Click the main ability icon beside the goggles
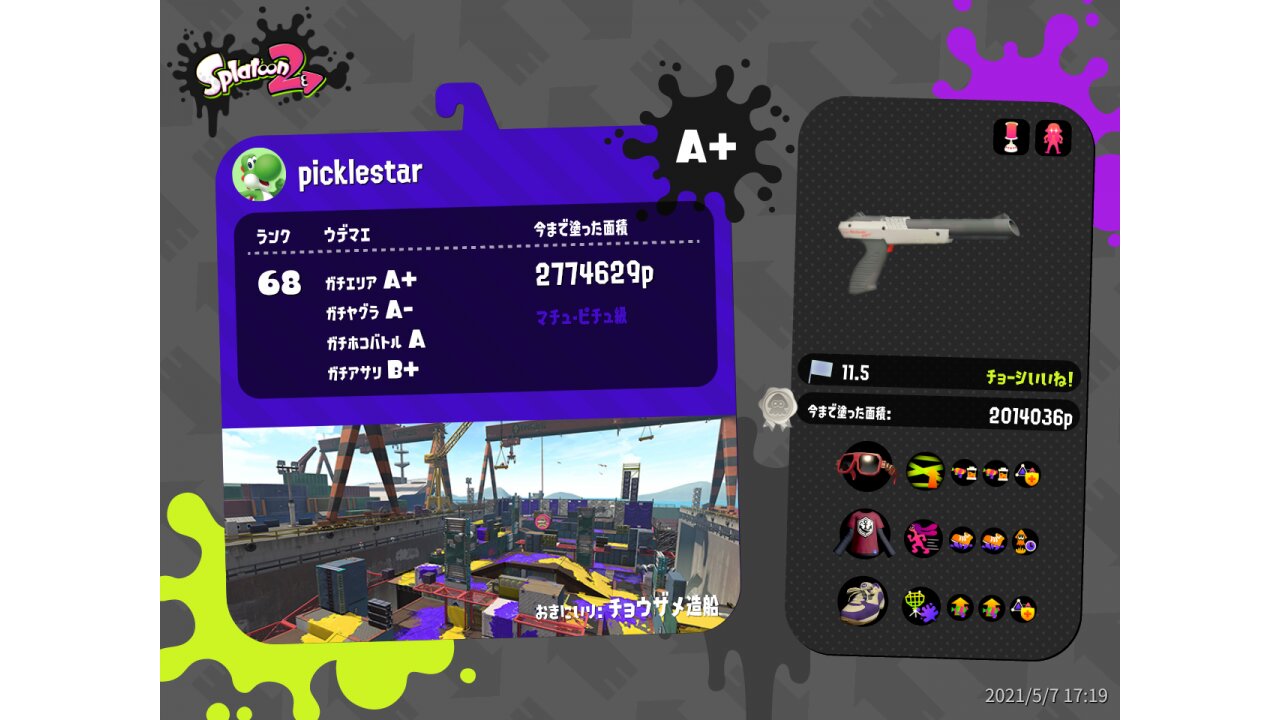 925,471
